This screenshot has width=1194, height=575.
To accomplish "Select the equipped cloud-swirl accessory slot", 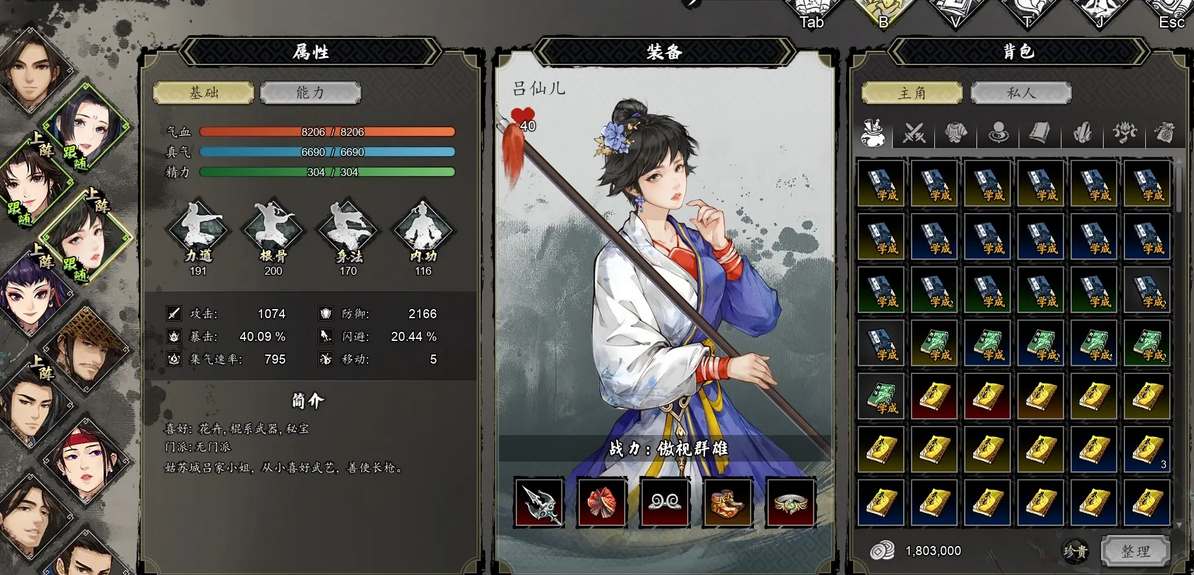I will 665,502.
